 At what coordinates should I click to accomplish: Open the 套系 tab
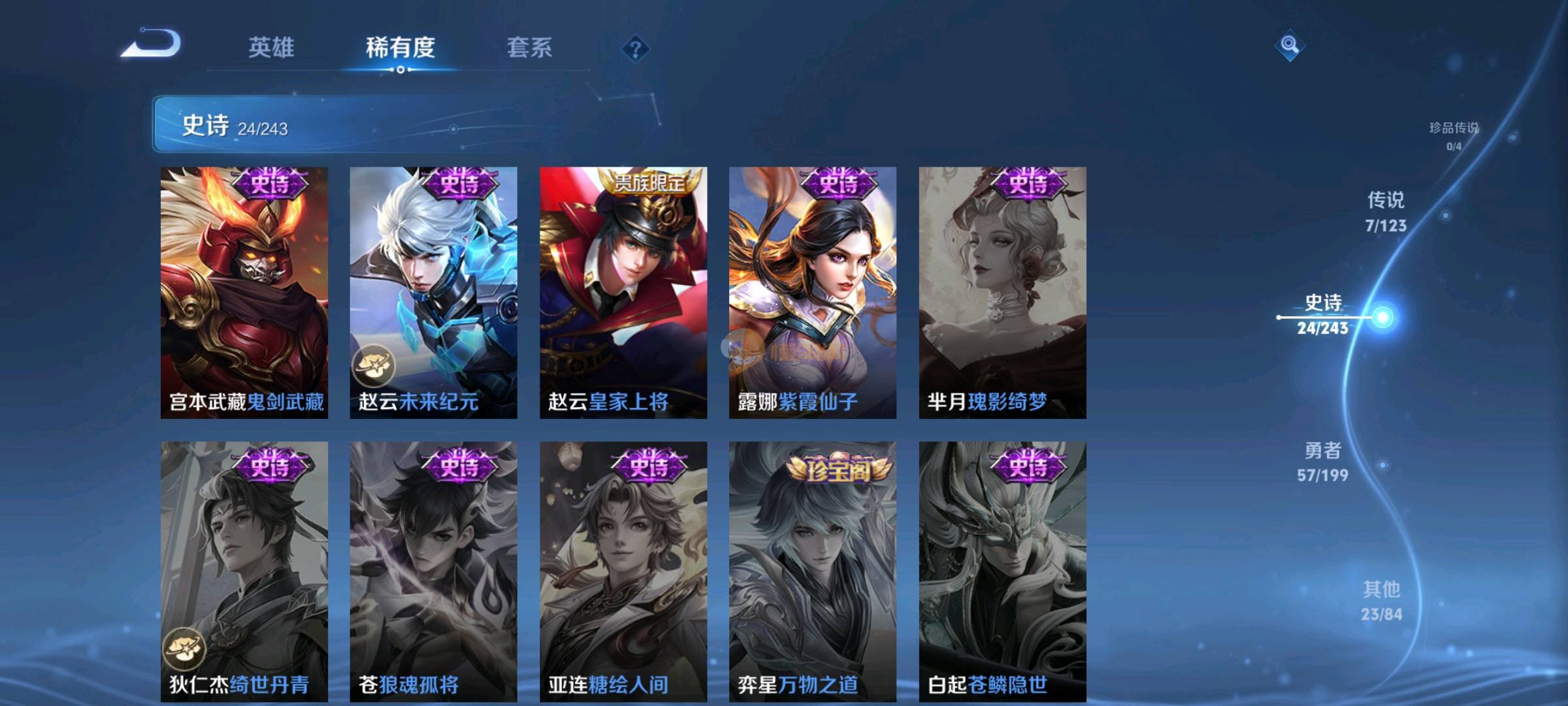click(x=529, y=48)
